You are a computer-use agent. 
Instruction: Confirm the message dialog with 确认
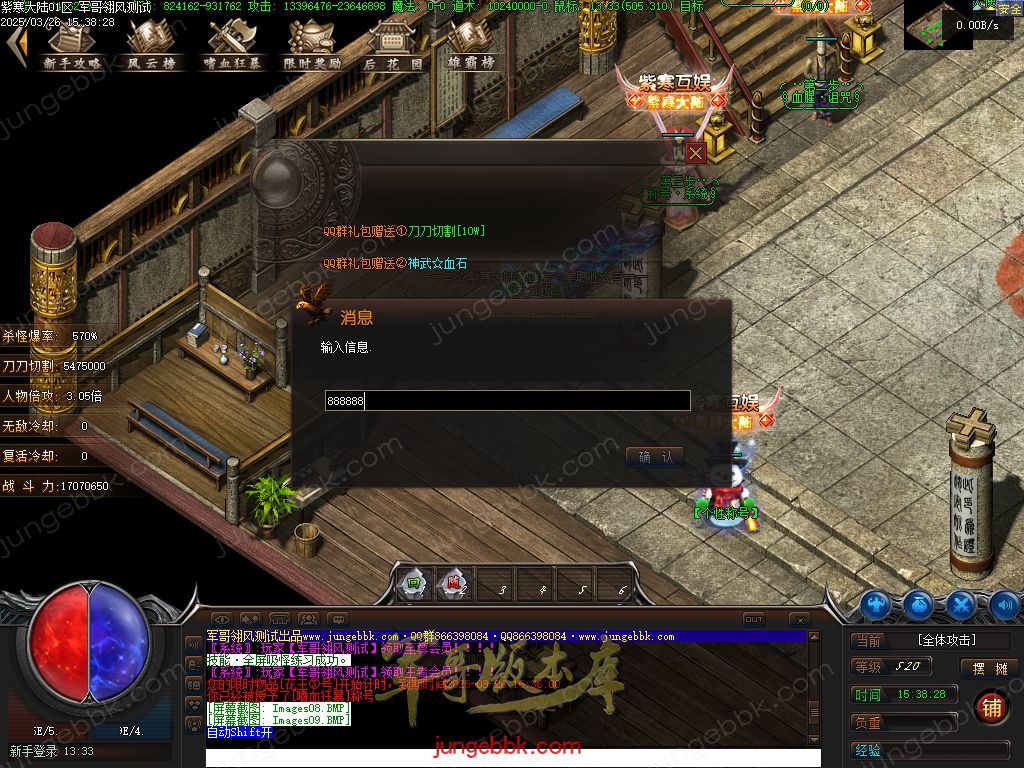pyautogui.click(x=655, y=457)
